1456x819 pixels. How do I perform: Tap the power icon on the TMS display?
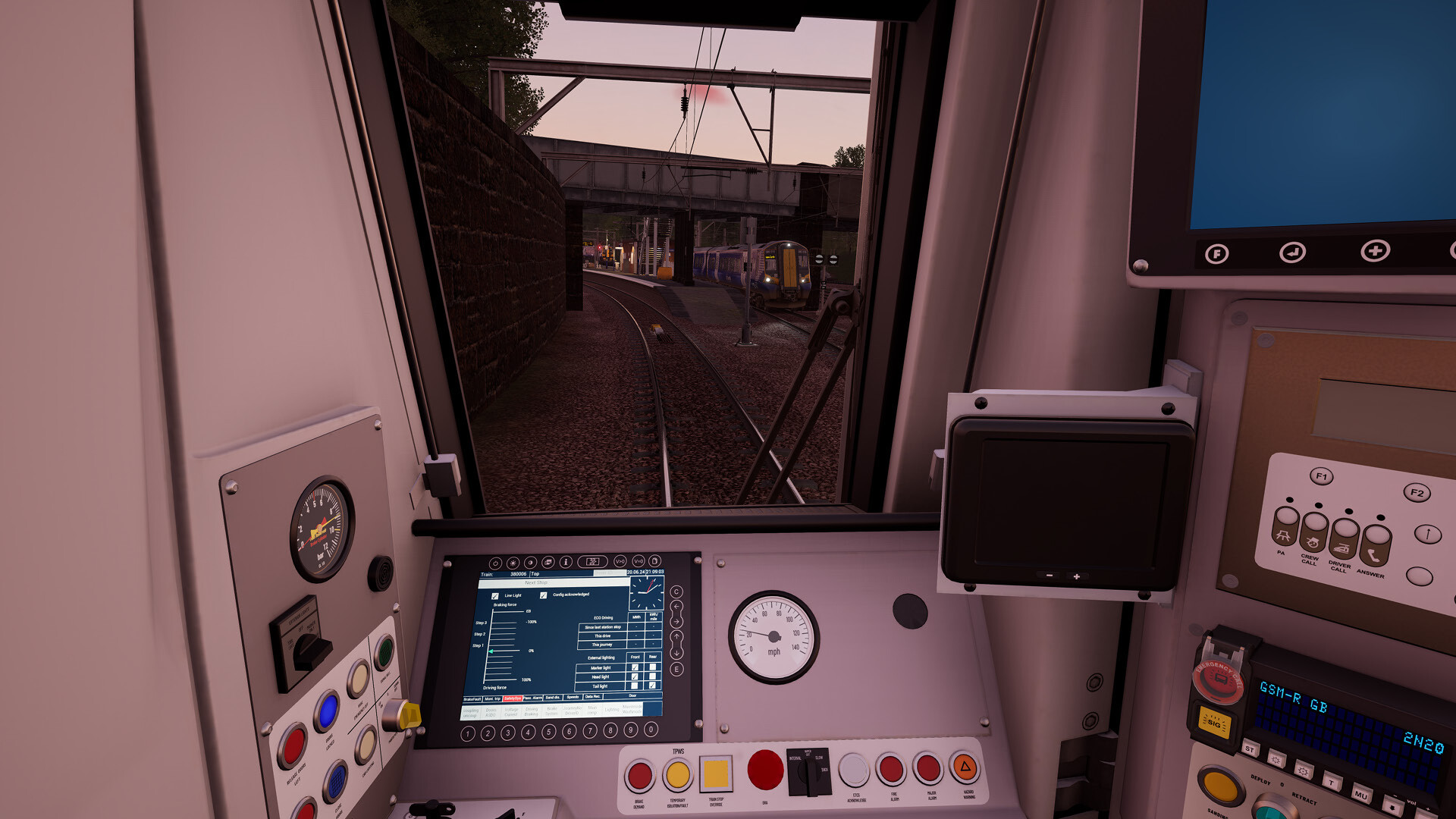click(495, 563)
